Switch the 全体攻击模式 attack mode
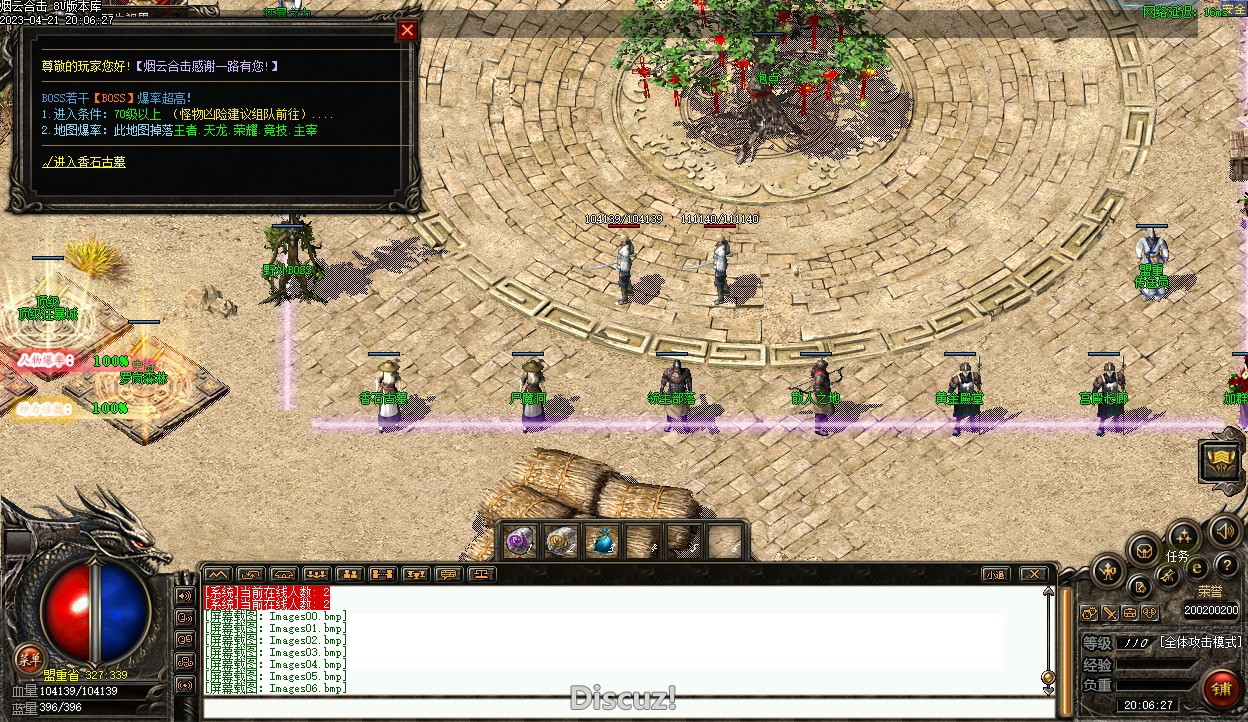The height and width of the screenshot is (722, 1248). 1200,642
